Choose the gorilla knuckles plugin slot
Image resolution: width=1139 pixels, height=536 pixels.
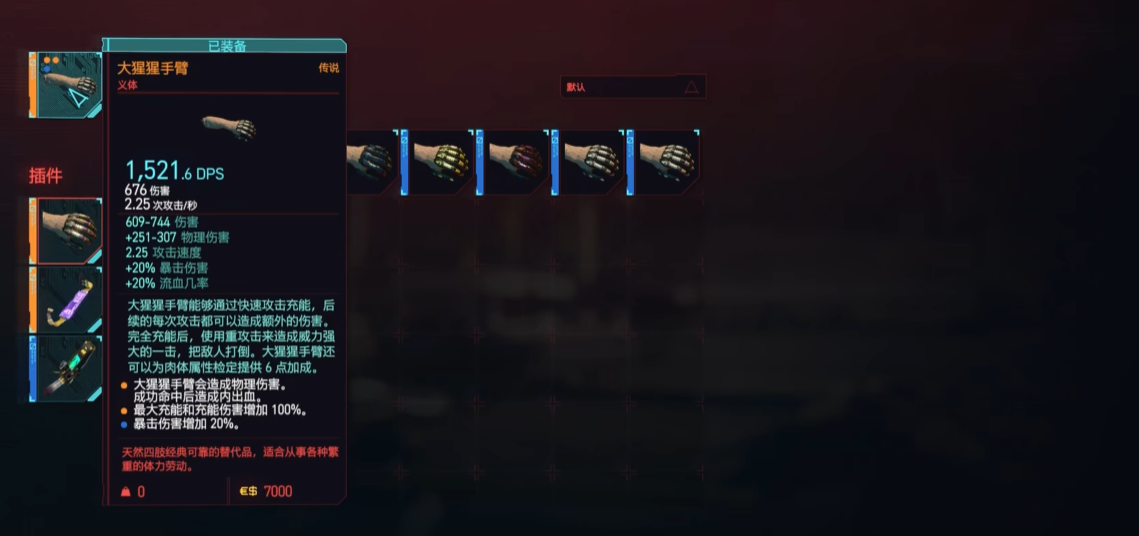(67, 230)
